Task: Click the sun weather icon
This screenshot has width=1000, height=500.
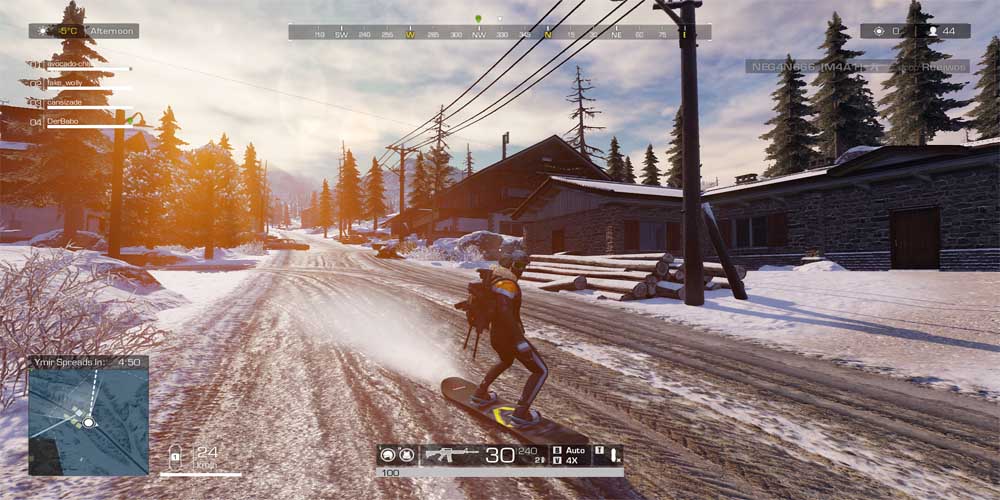Action: [43, 31]
